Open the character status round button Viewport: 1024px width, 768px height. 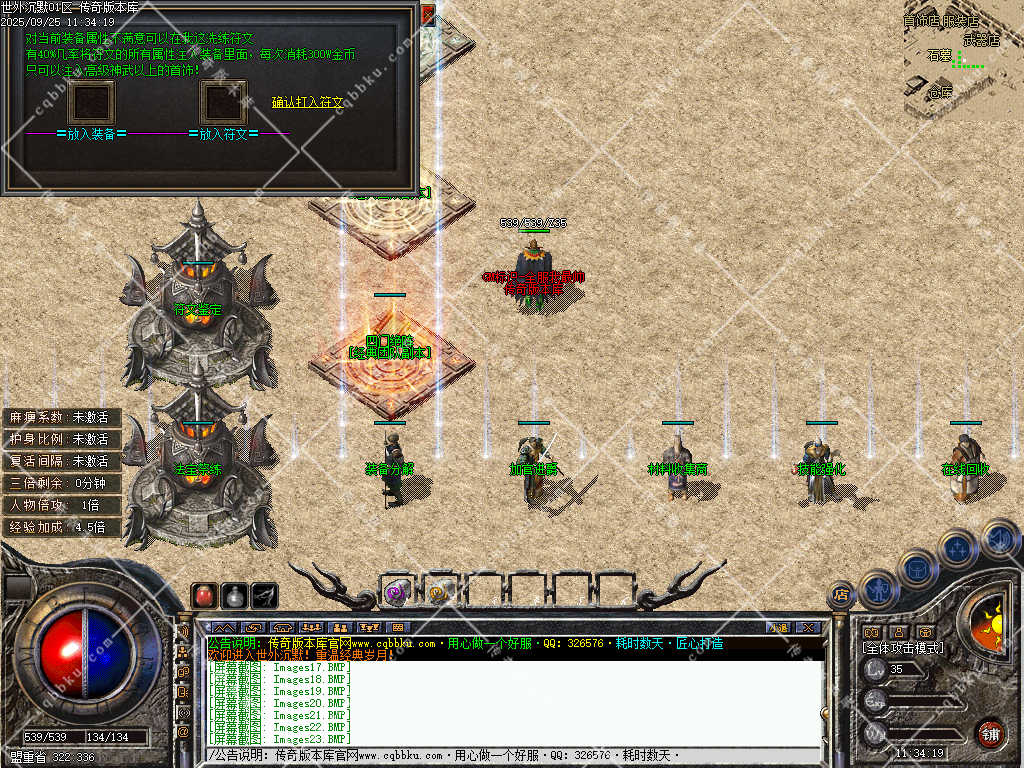pos(877,588)
